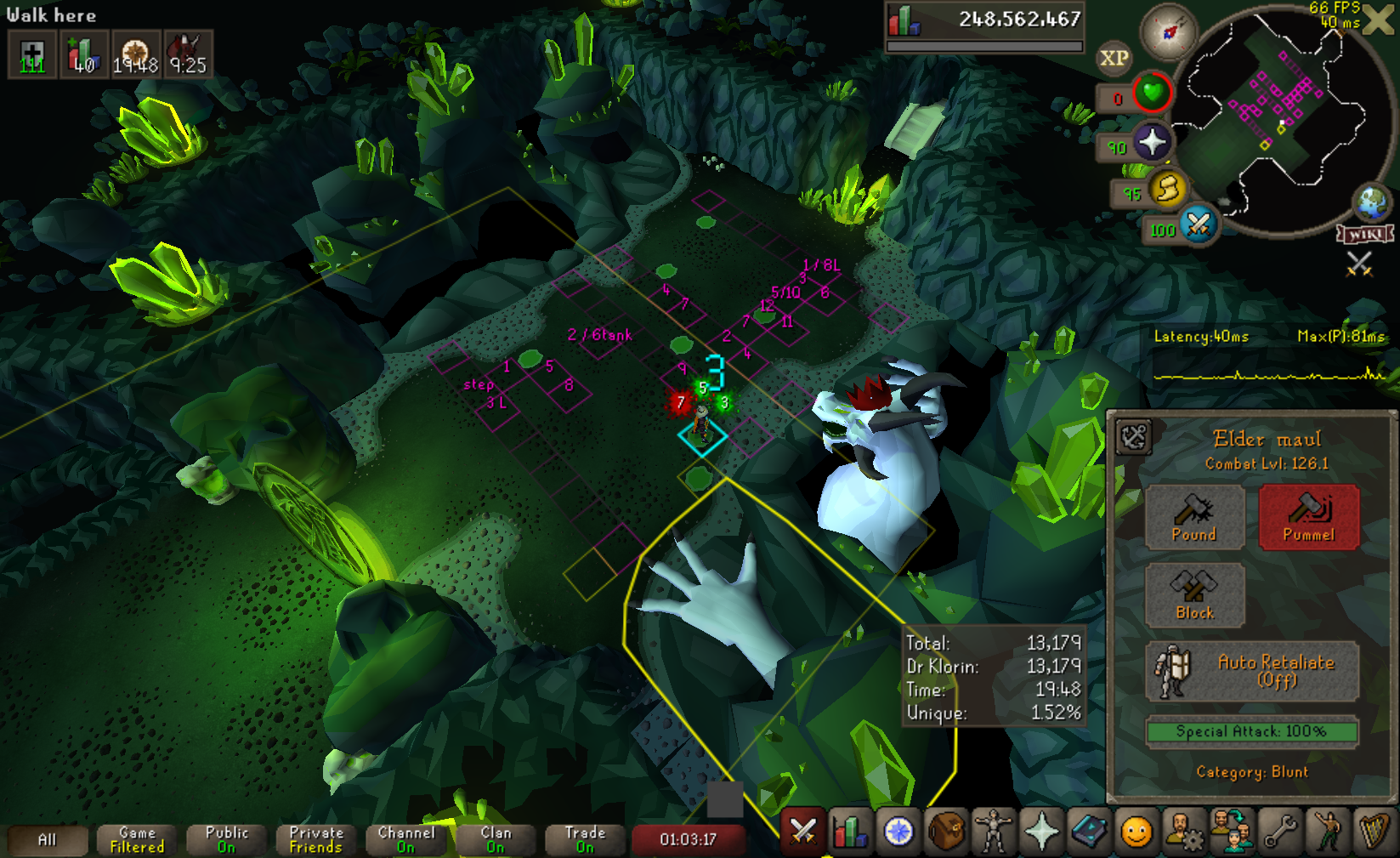This screenshot has height=858, width=1400.
Task: Toggle Auto Retaliate
Action: pos(1251,671)
